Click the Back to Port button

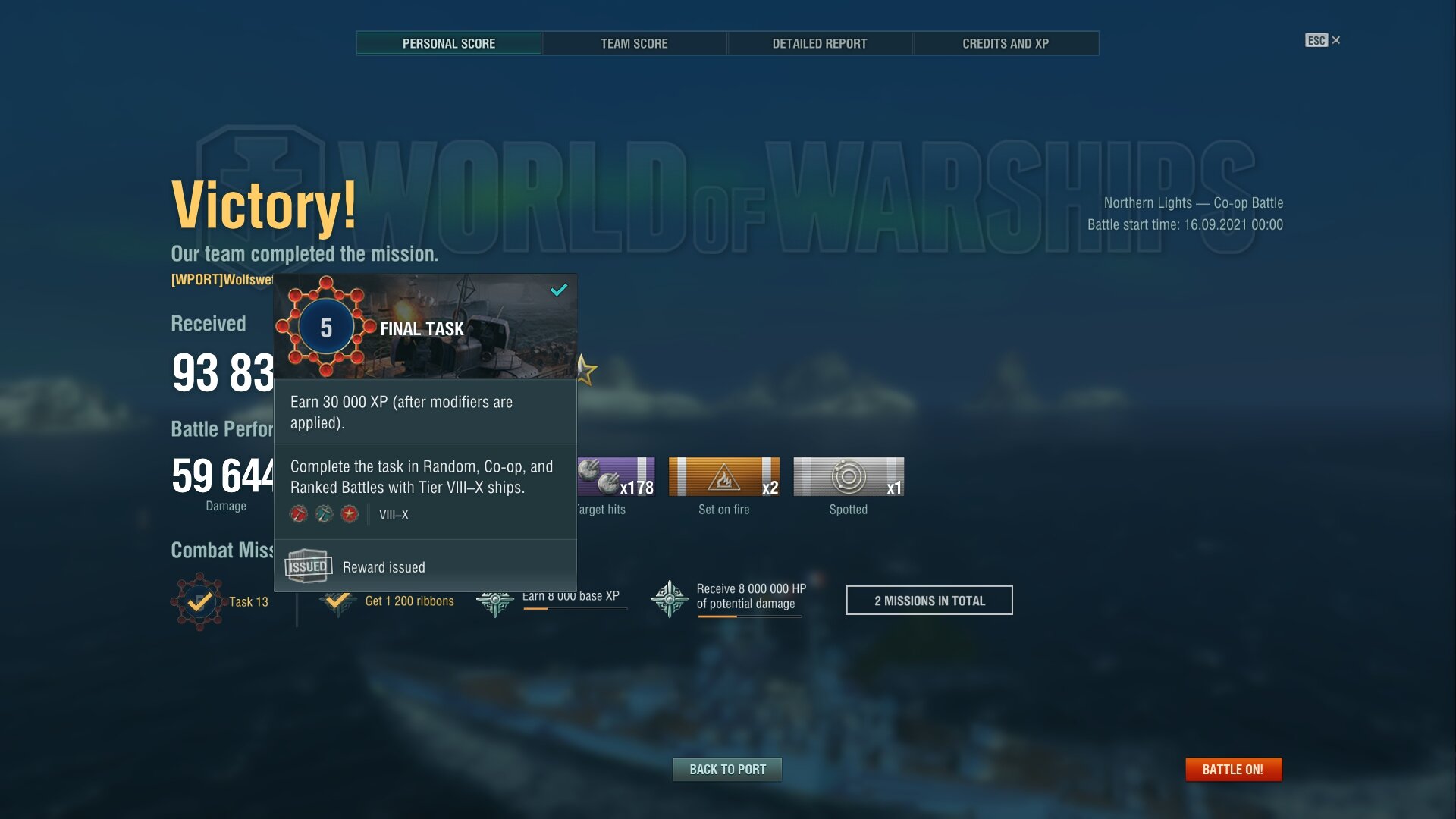727,770
